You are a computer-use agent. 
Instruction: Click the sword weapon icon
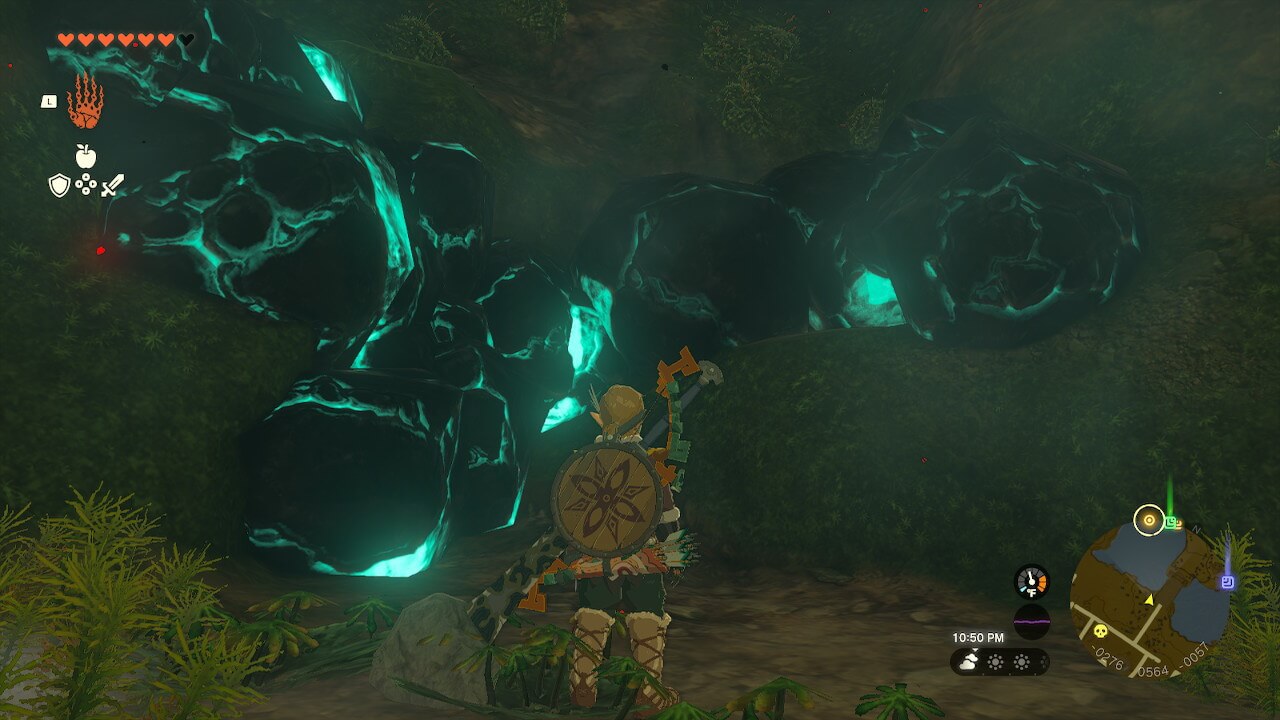pos(112,184)
